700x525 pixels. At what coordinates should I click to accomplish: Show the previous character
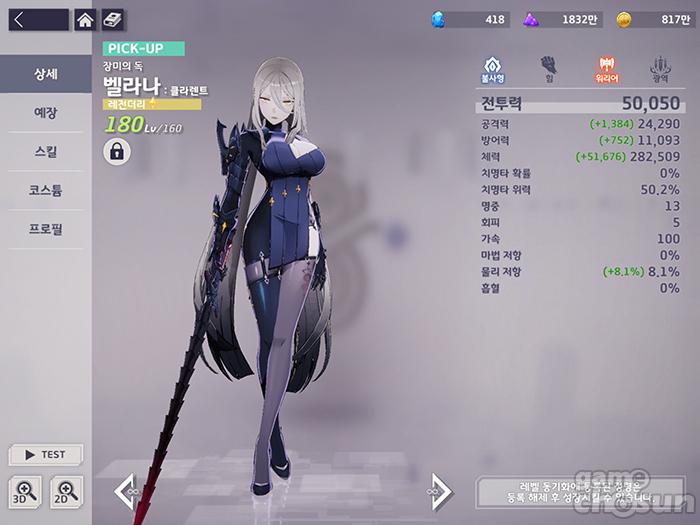tap(126, 489)
